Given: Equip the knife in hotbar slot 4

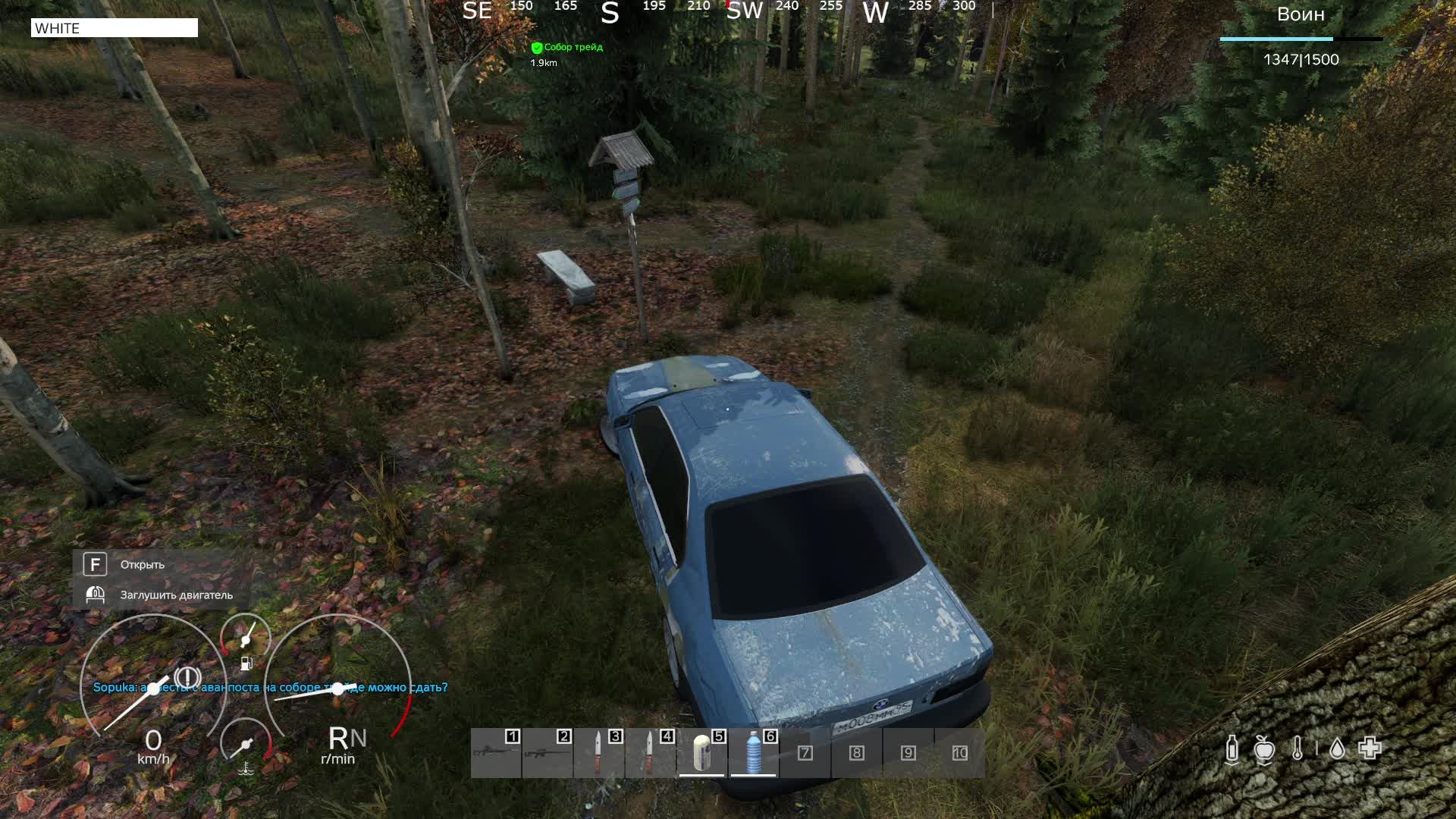Looking at the screenshot, I should tap(650, 752).
